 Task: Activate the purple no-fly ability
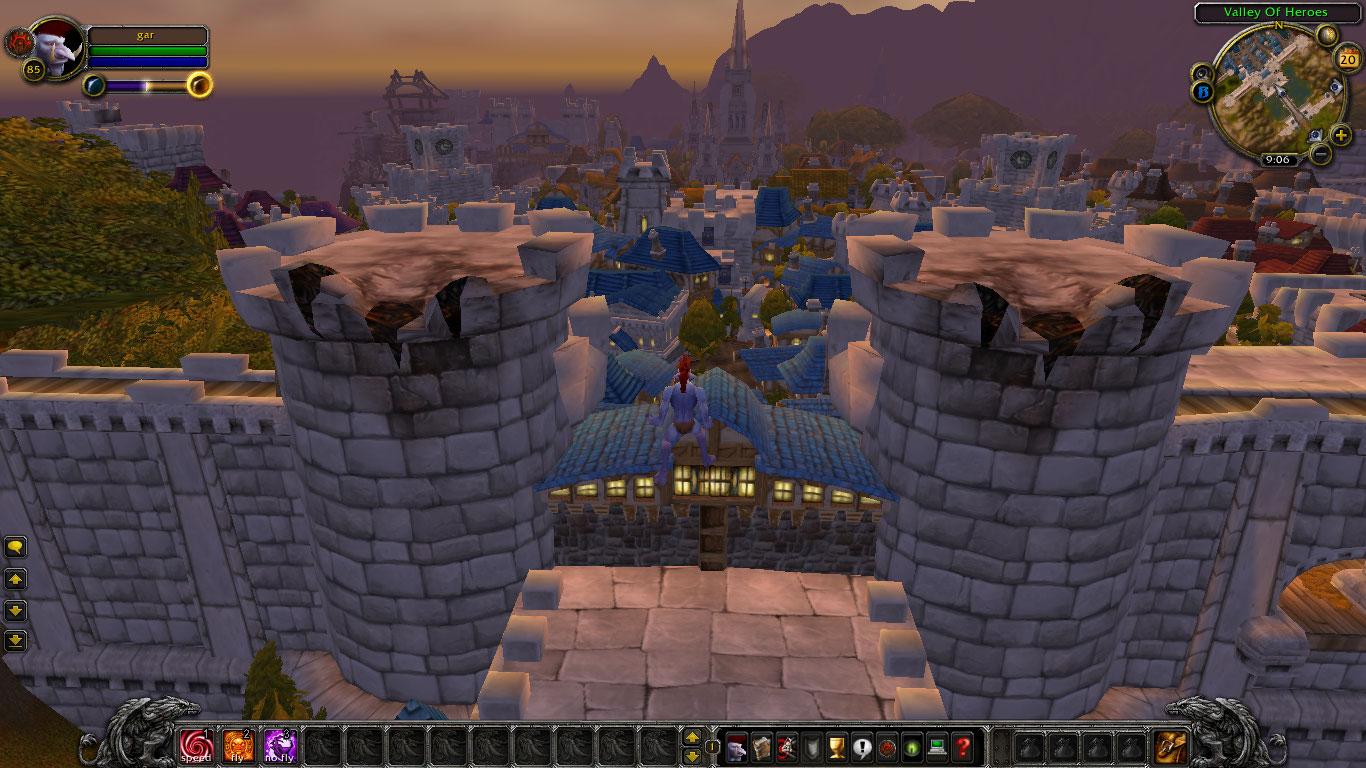tap(280, 746)
